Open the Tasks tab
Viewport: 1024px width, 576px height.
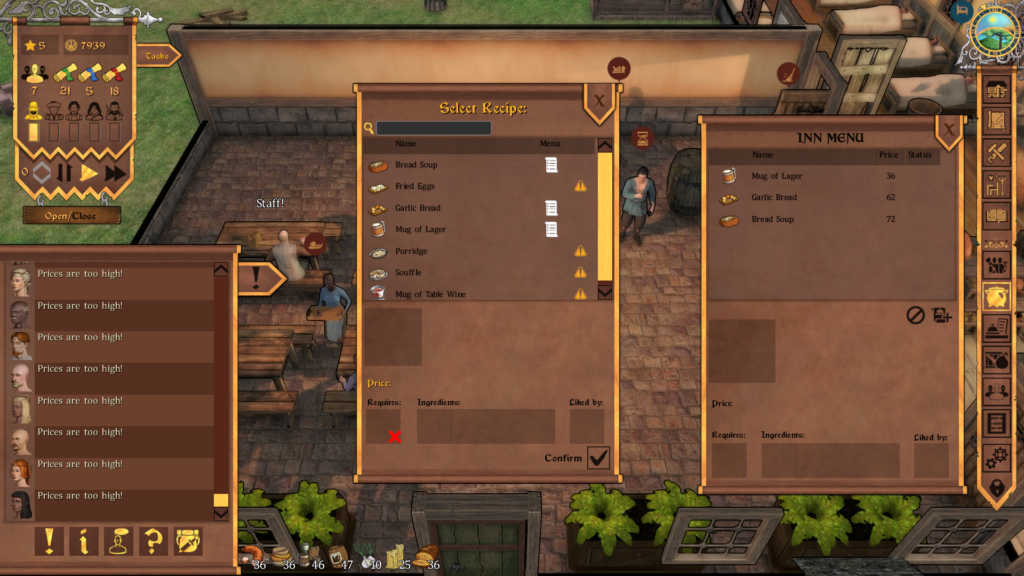click(156, 57)
